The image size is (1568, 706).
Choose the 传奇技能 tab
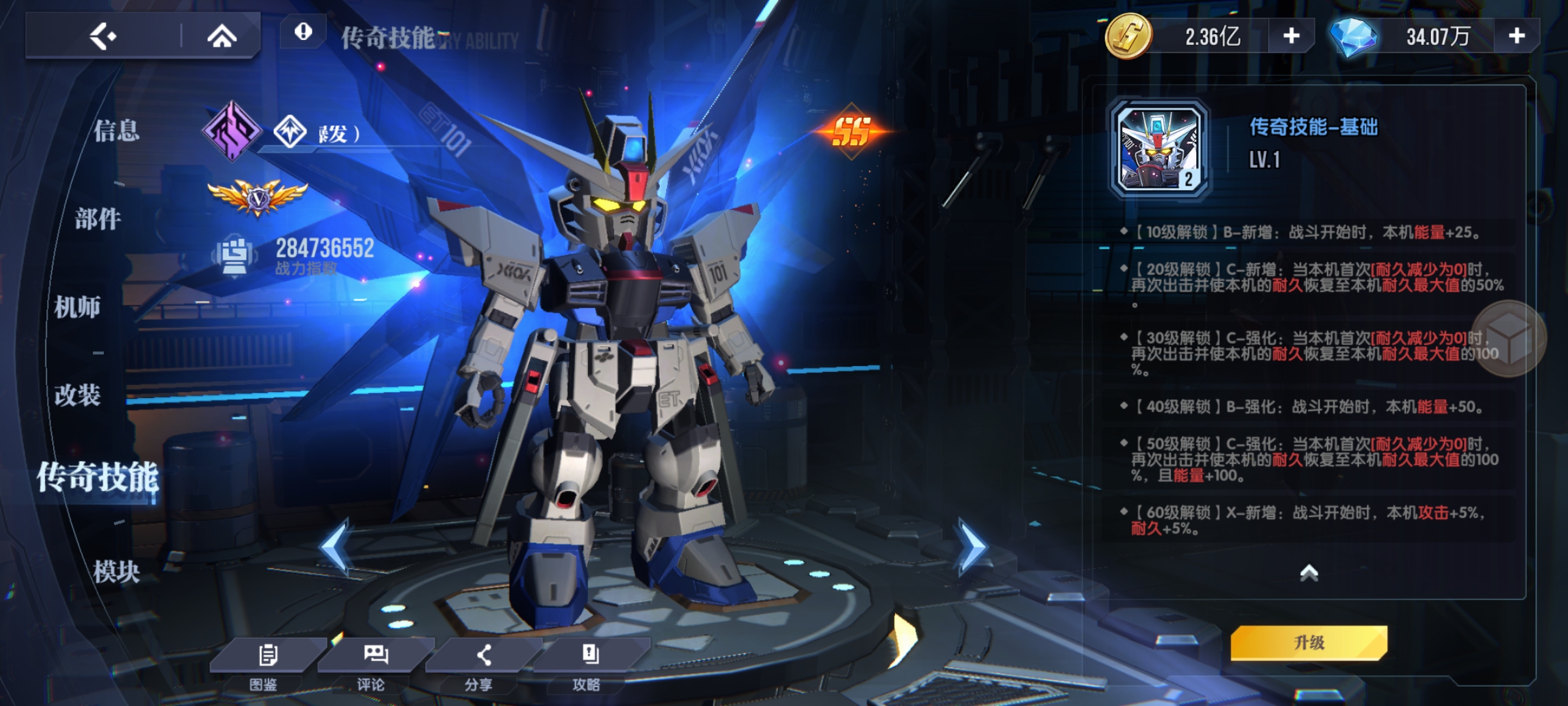98,477
